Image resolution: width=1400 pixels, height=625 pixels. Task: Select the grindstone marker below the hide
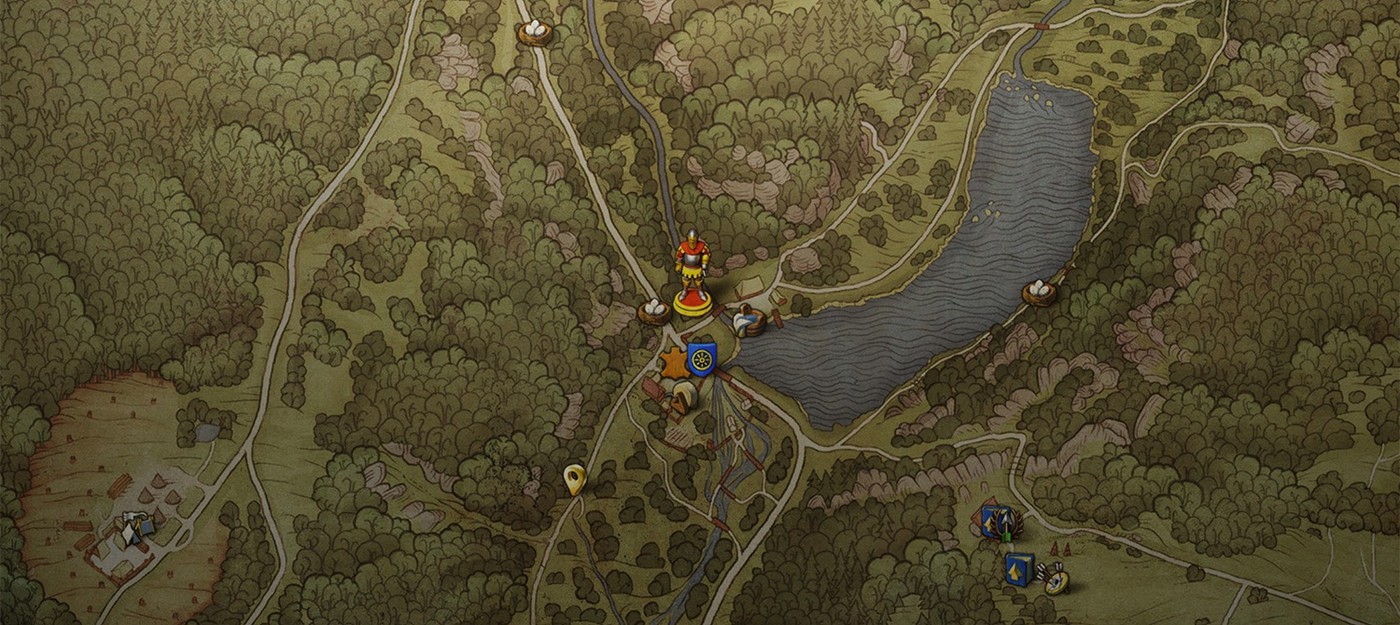683,398
